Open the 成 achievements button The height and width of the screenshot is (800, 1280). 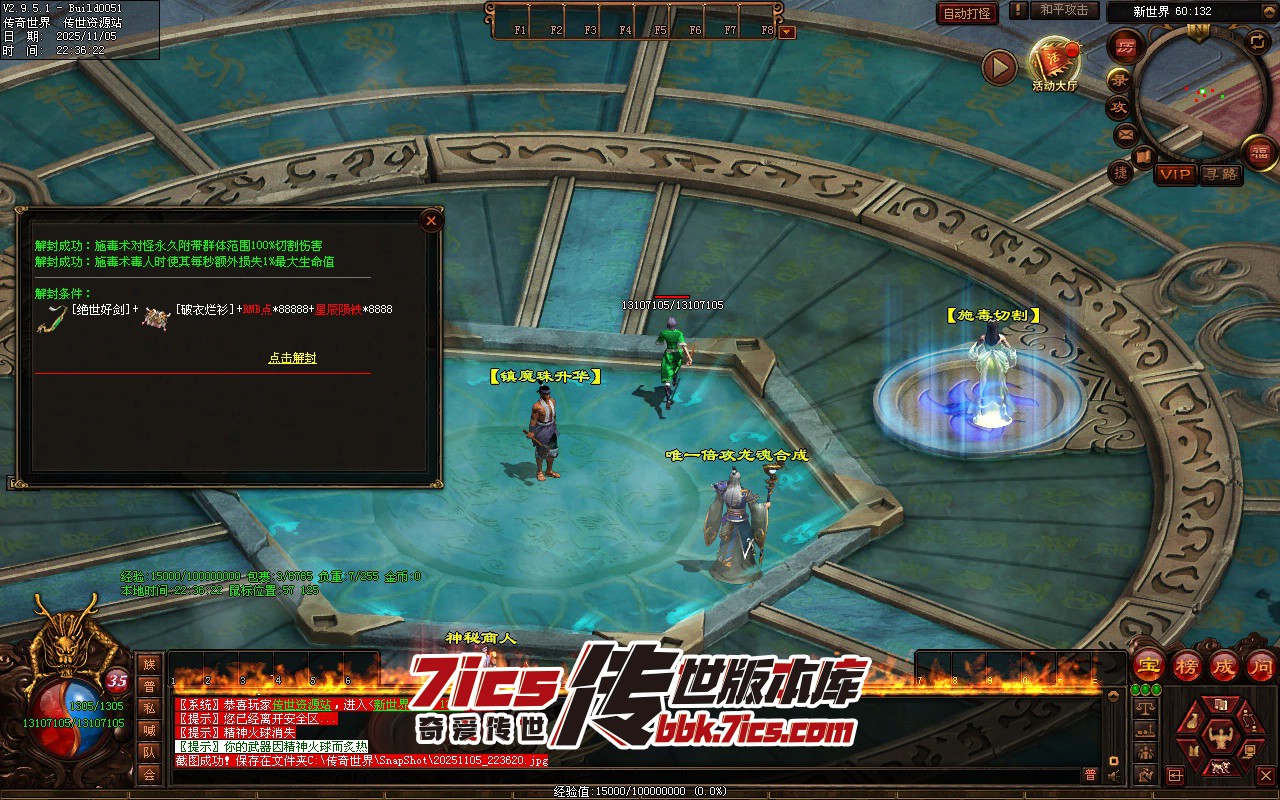pyautogui.click(x=1224, y=666)
